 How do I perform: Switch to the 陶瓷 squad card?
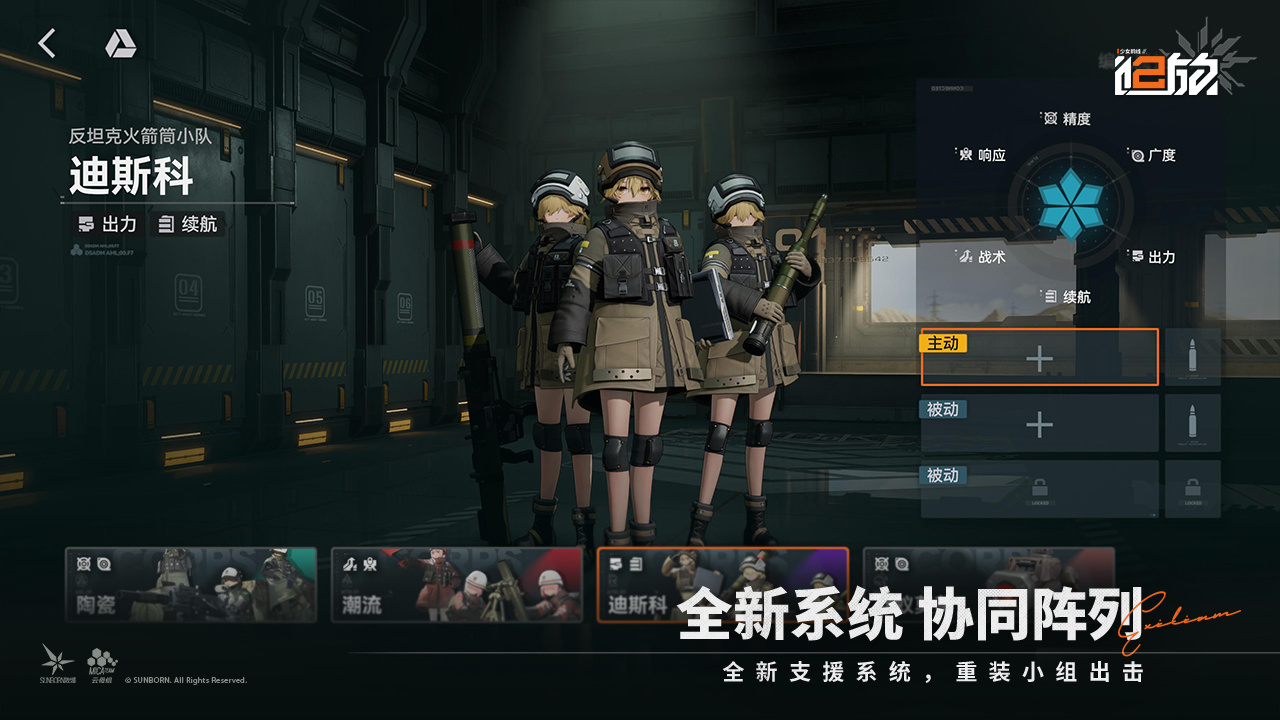coord(190,586)
